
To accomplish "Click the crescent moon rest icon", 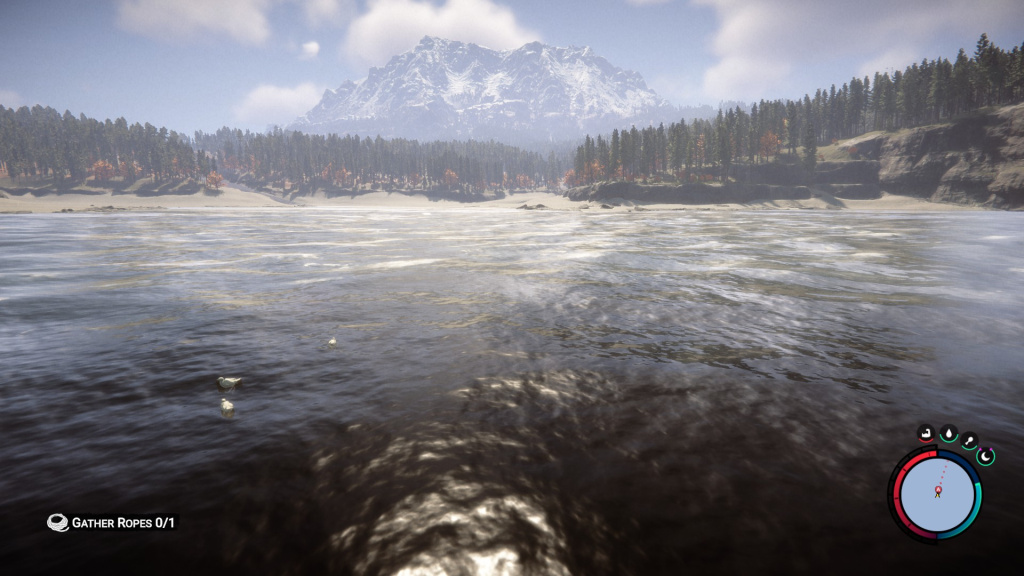I will [x=987, y=456].
